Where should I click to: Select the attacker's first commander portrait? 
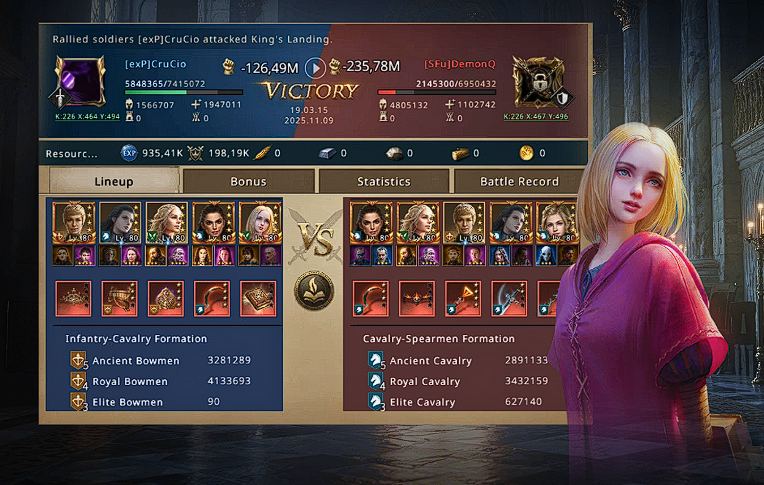[x=74, y=224]
